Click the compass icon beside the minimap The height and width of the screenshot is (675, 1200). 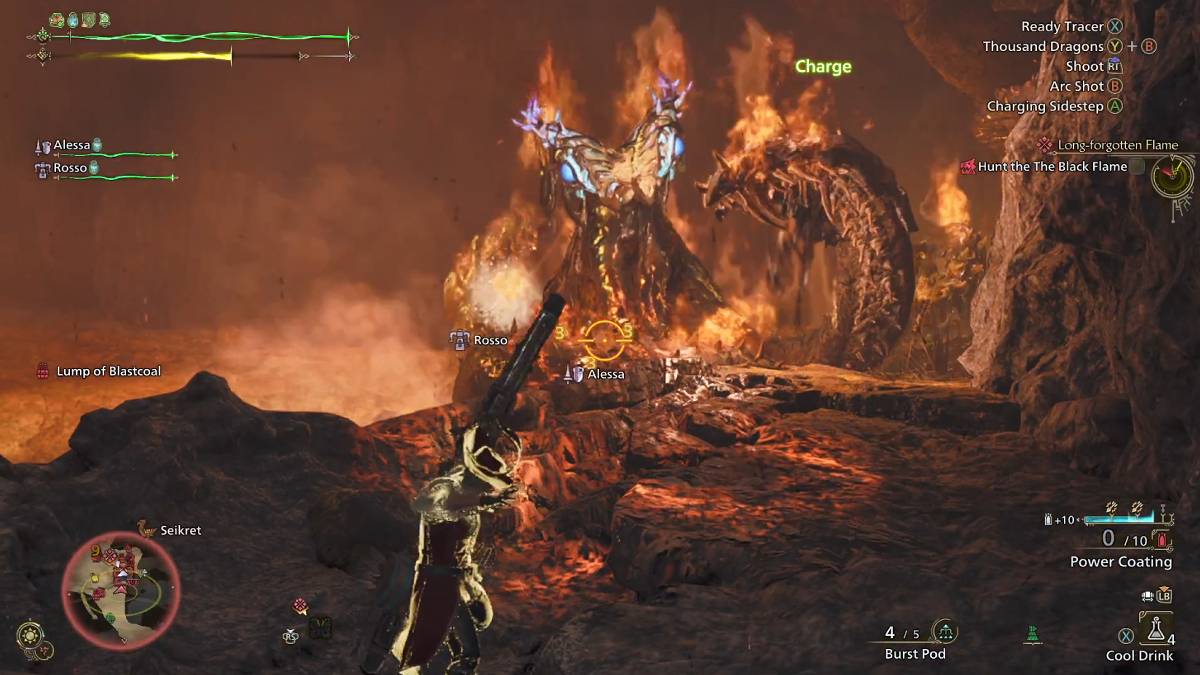click(x=29, y=635)
